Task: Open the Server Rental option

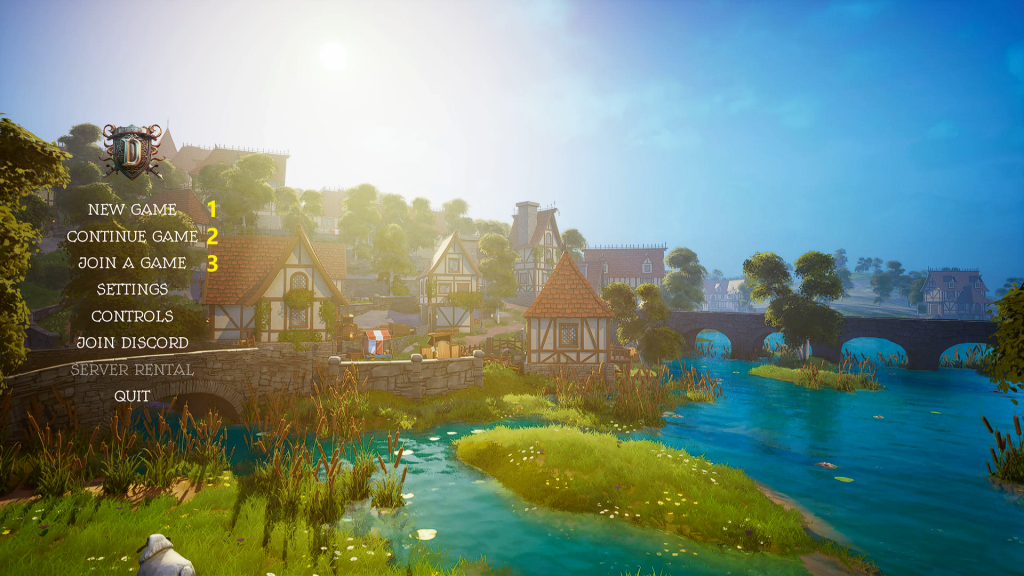Action: (x=132, y=370)
